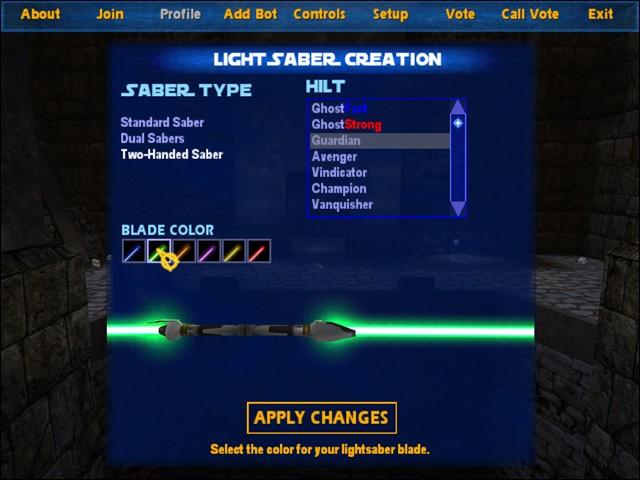Choose the blue blade color

tap(134, 252)
